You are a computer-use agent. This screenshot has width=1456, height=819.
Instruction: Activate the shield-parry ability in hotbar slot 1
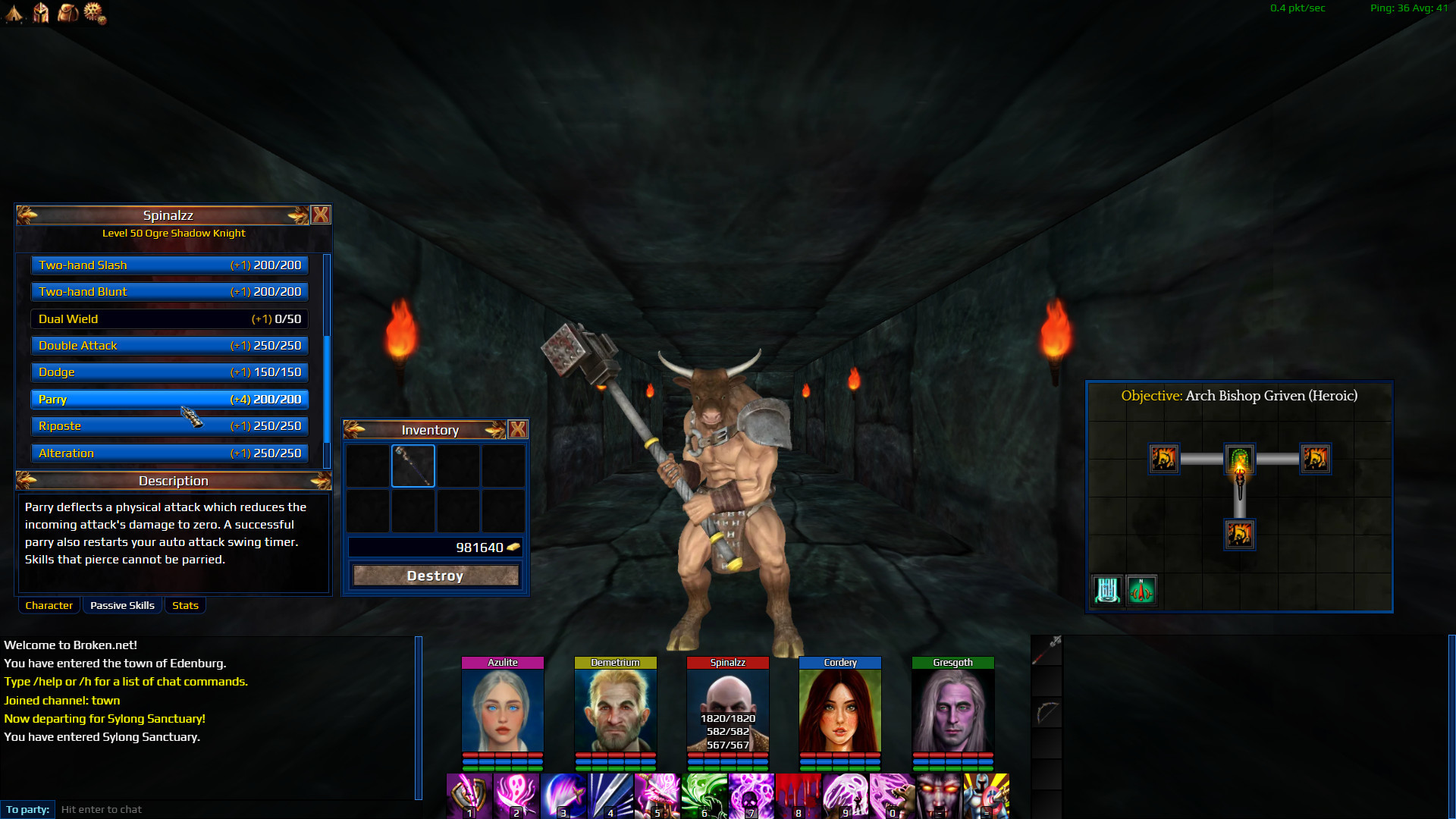tap(469, 795)
